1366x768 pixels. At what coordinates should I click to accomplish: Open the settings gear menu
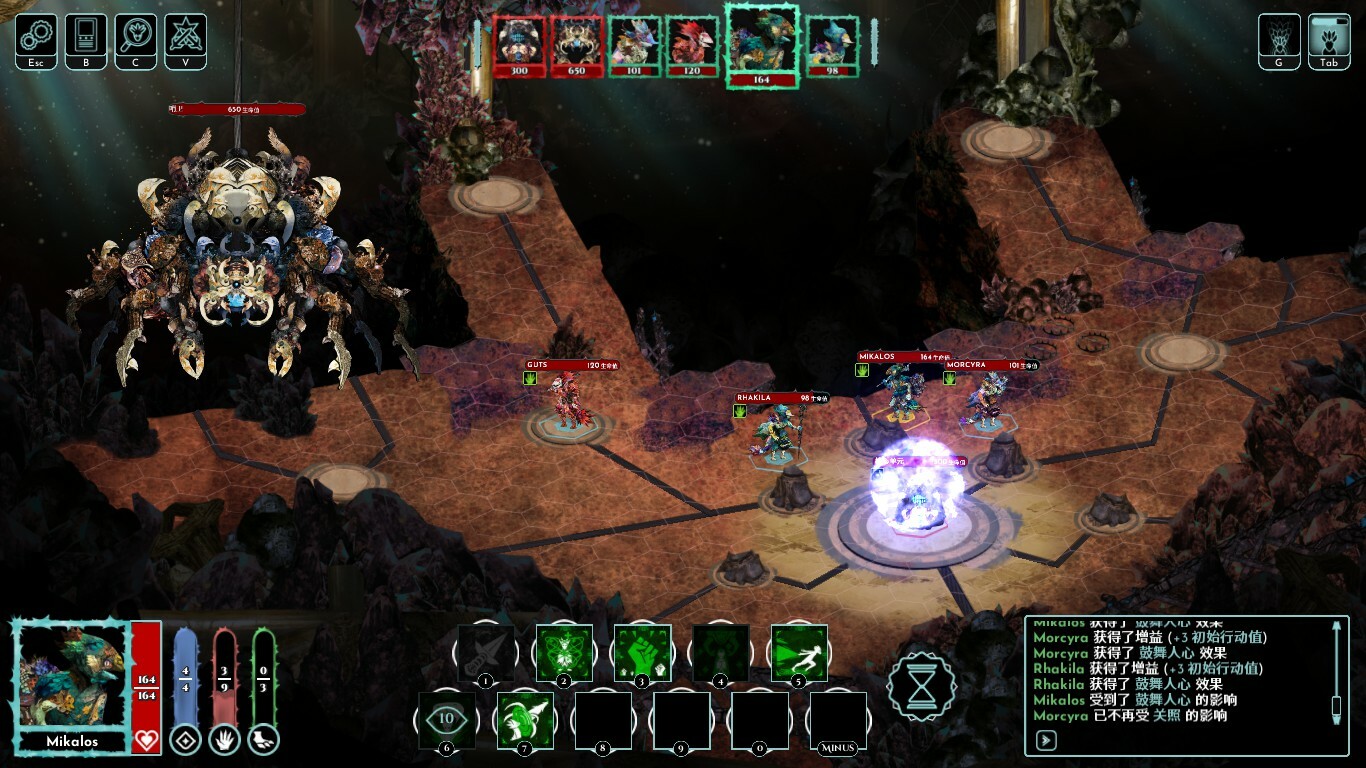tap(36, 37)
